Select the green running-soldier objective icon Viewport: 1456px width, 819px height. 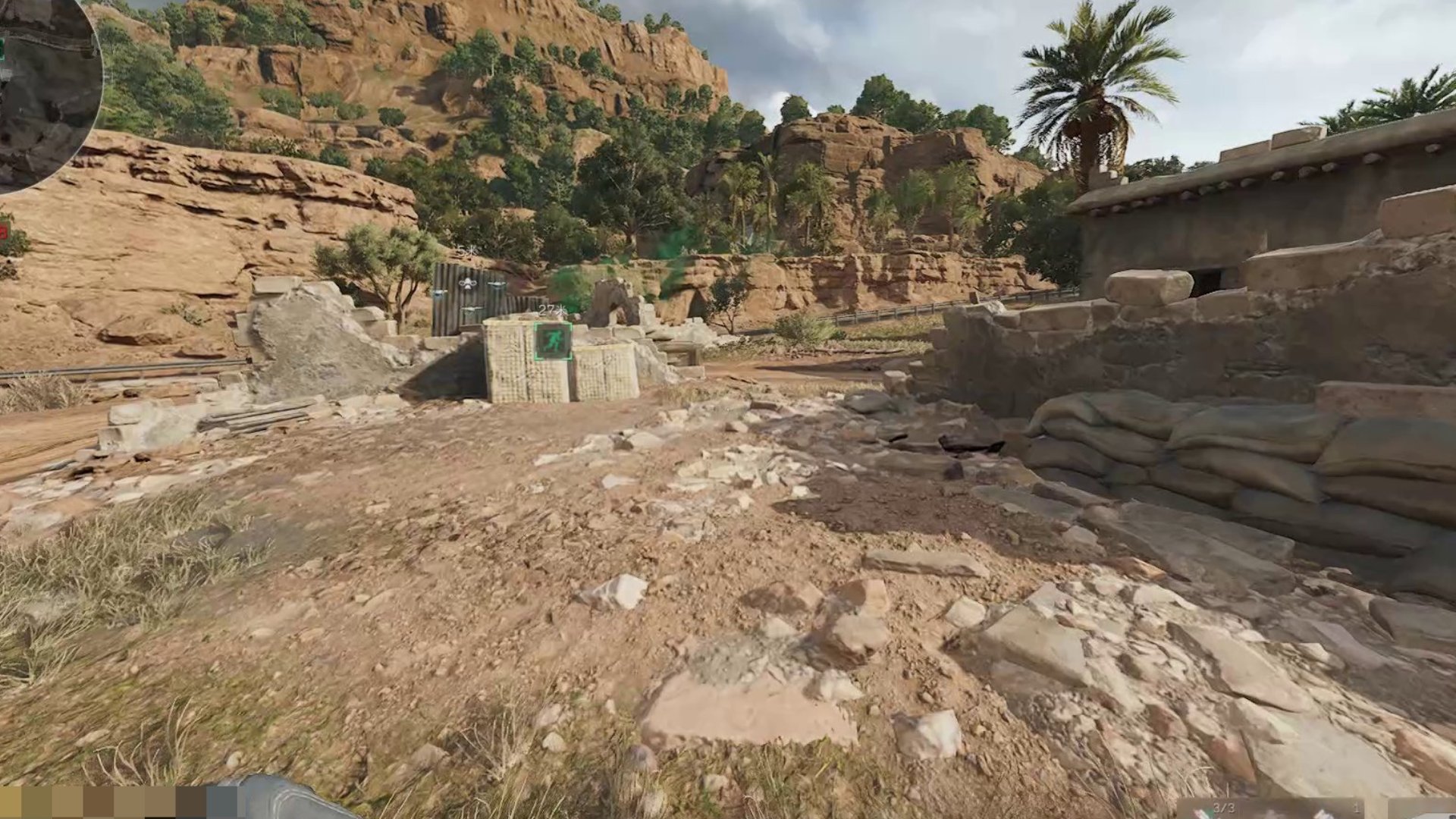click(x=552, y=341)
